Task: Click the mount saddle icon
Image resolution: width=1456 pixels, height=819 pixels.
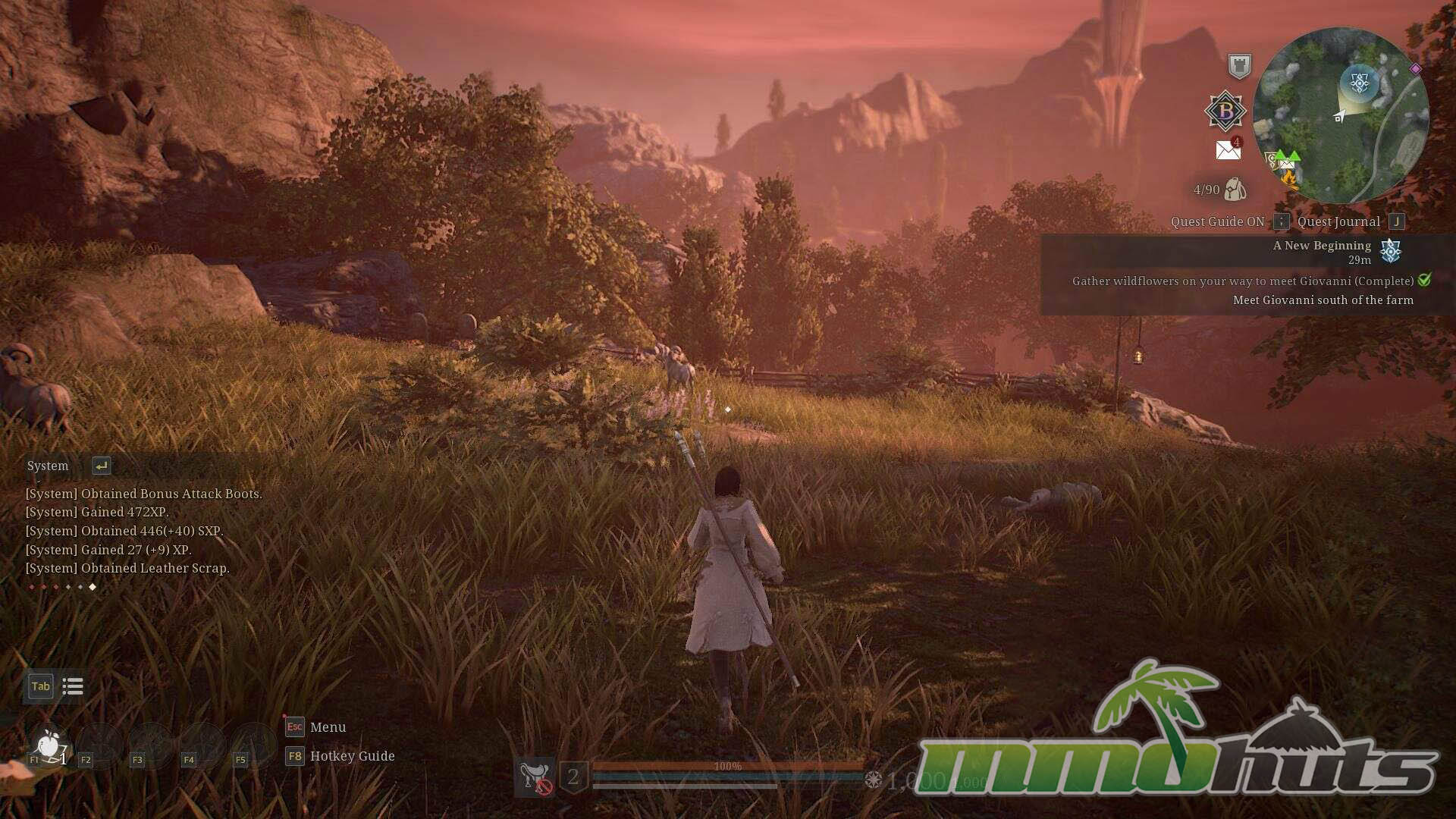Action: coord(535,777)
